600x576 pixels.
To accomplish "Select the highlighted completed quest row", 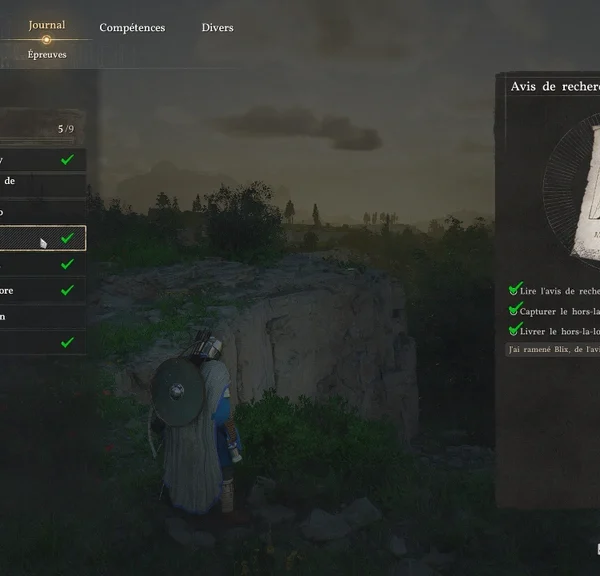I will [x=42, y=238].
